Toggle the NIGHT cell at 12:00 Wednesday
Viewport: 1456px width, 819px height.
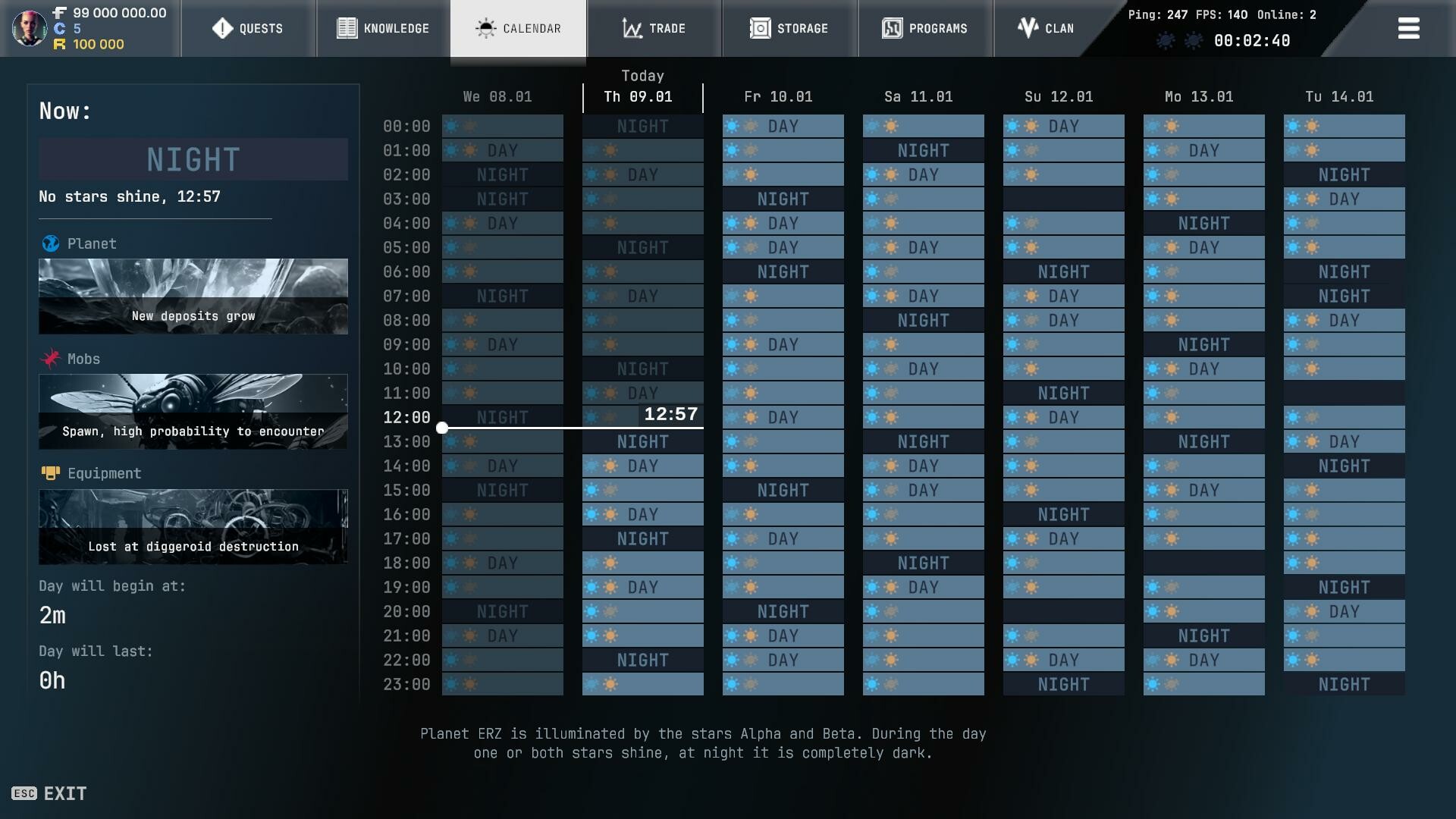coord(502,416)
